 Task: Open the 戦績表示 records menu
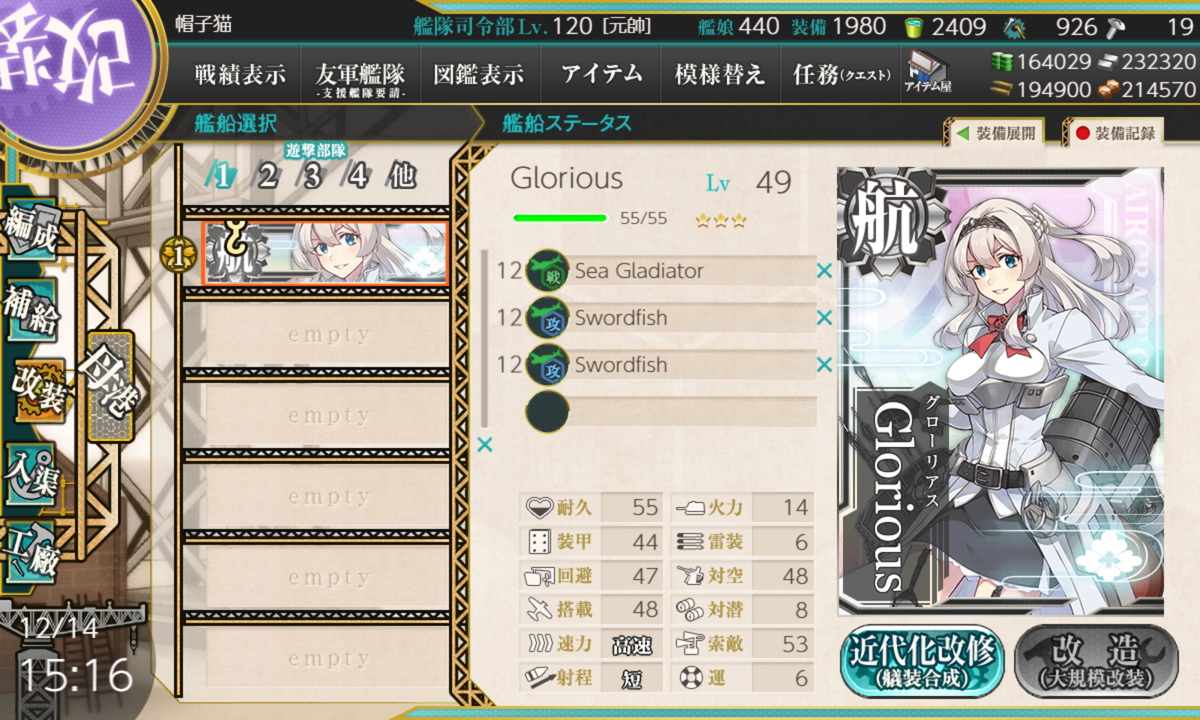point(240,74)
